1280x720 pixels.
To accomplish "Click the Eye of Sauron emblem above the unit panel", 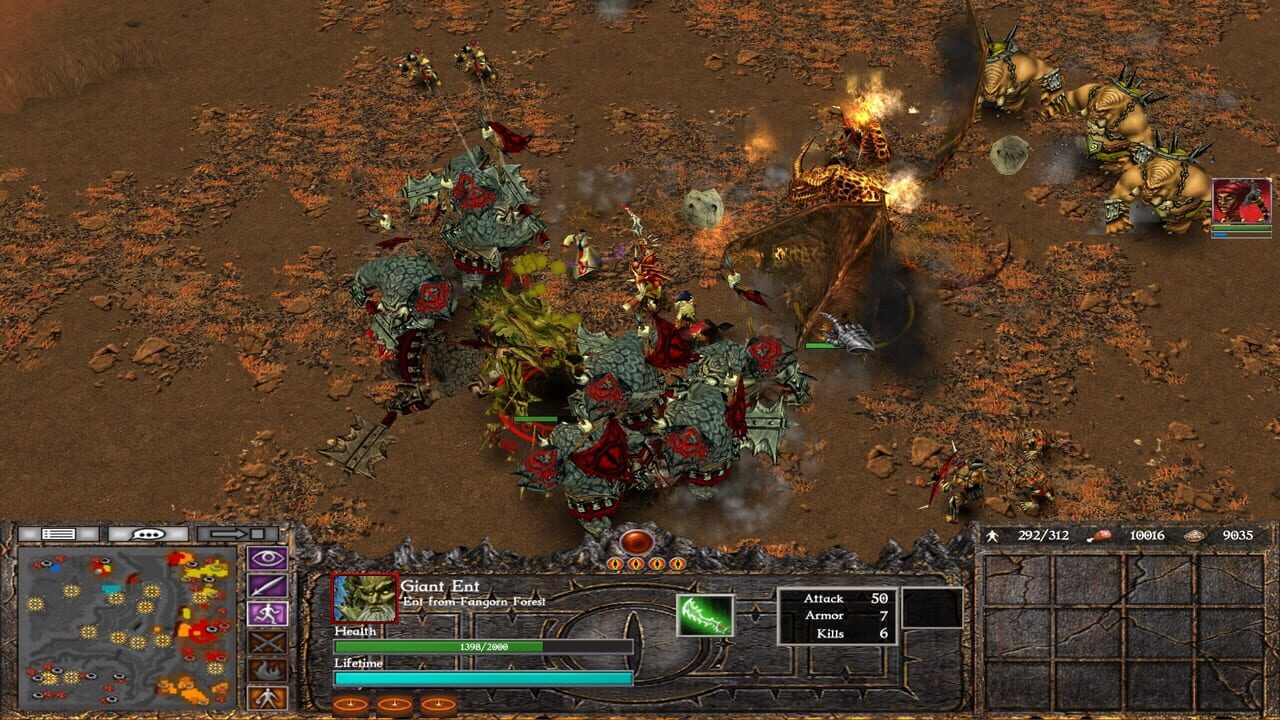I will tap(637, 542).
